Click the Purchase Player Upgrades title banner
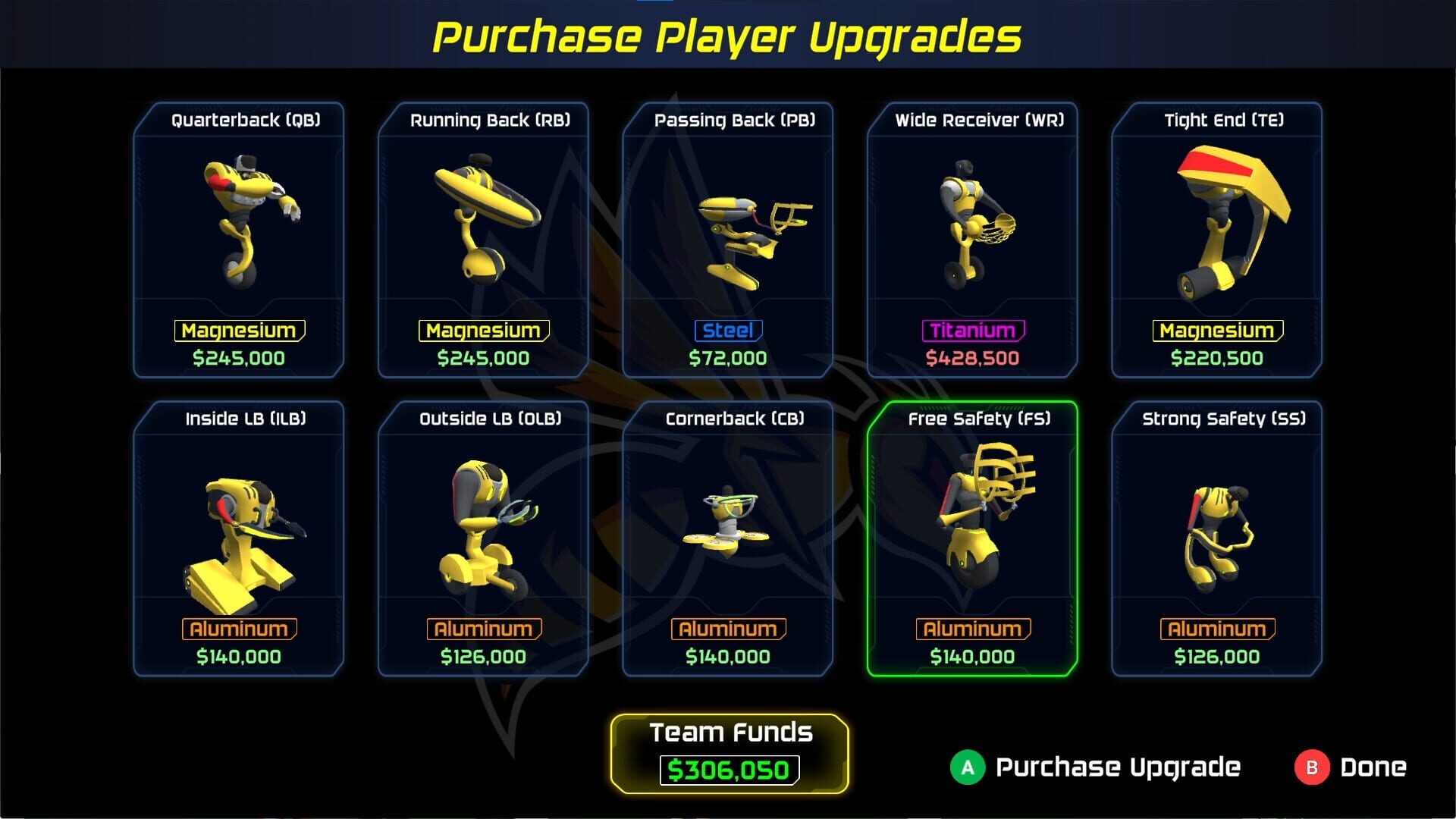Viewport: 1456px width, 819px height. click(x=728, y=34)
